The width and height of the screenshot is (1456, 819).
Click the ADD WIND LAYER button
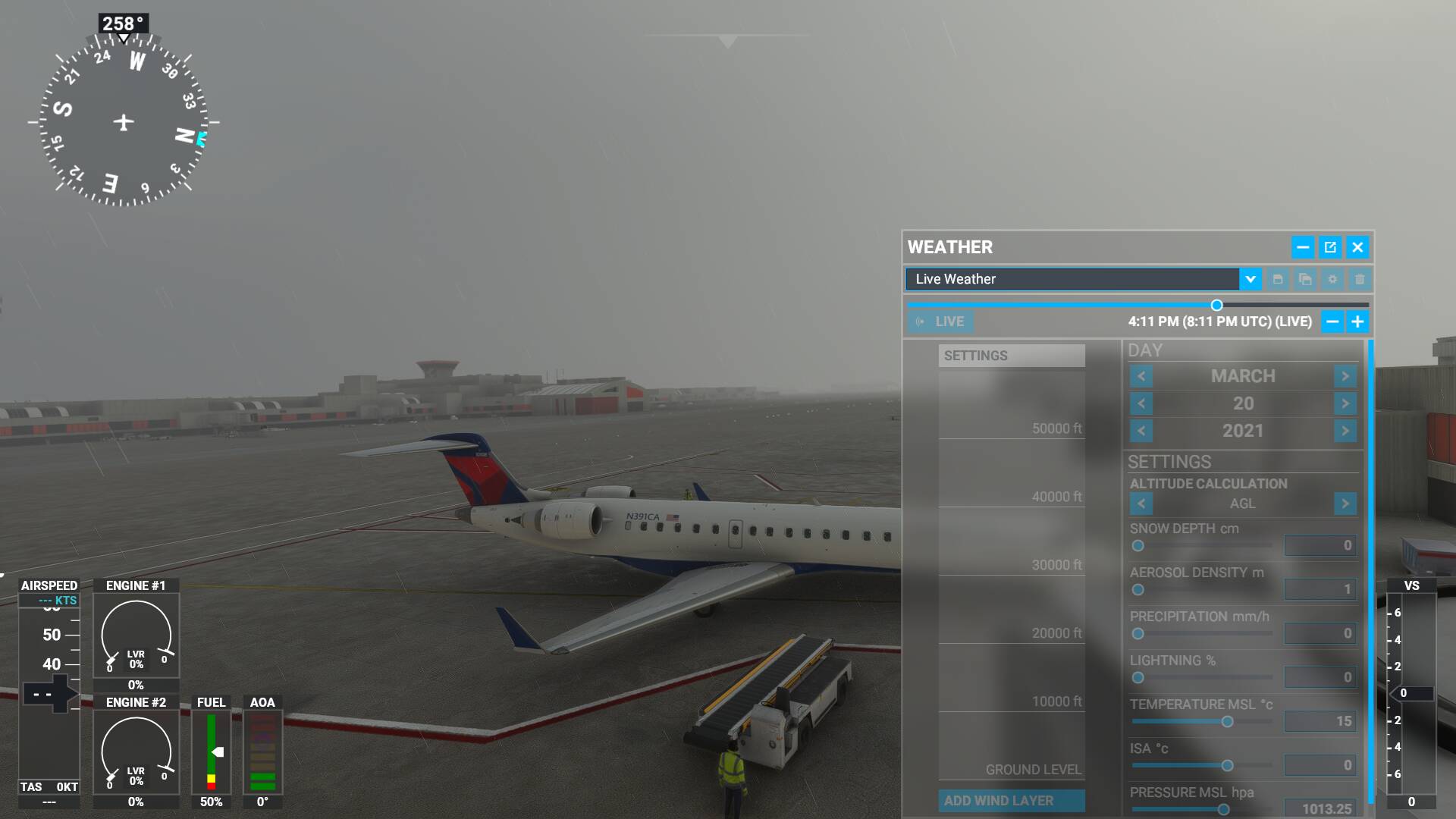(x=1012, y=801)
